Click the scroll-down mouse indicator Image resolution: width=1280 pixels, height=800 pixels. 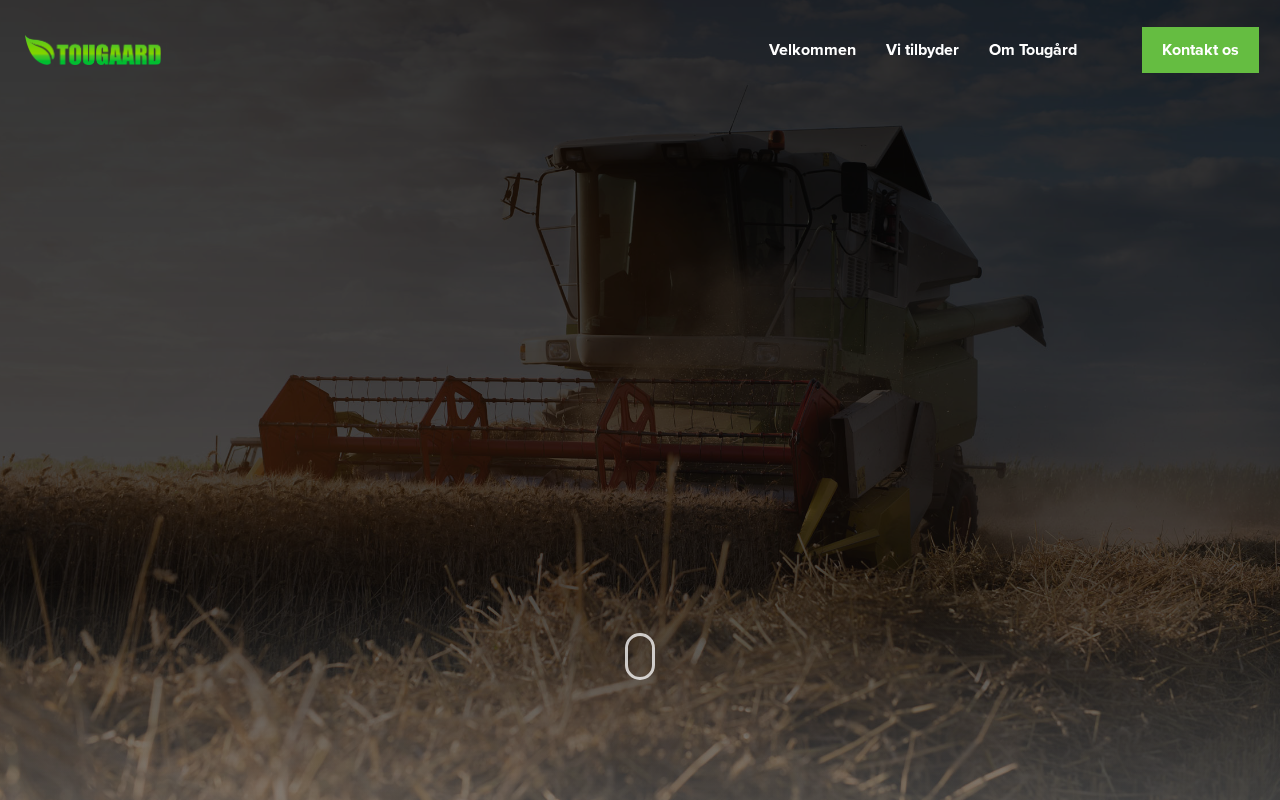(x=640, y=656)
